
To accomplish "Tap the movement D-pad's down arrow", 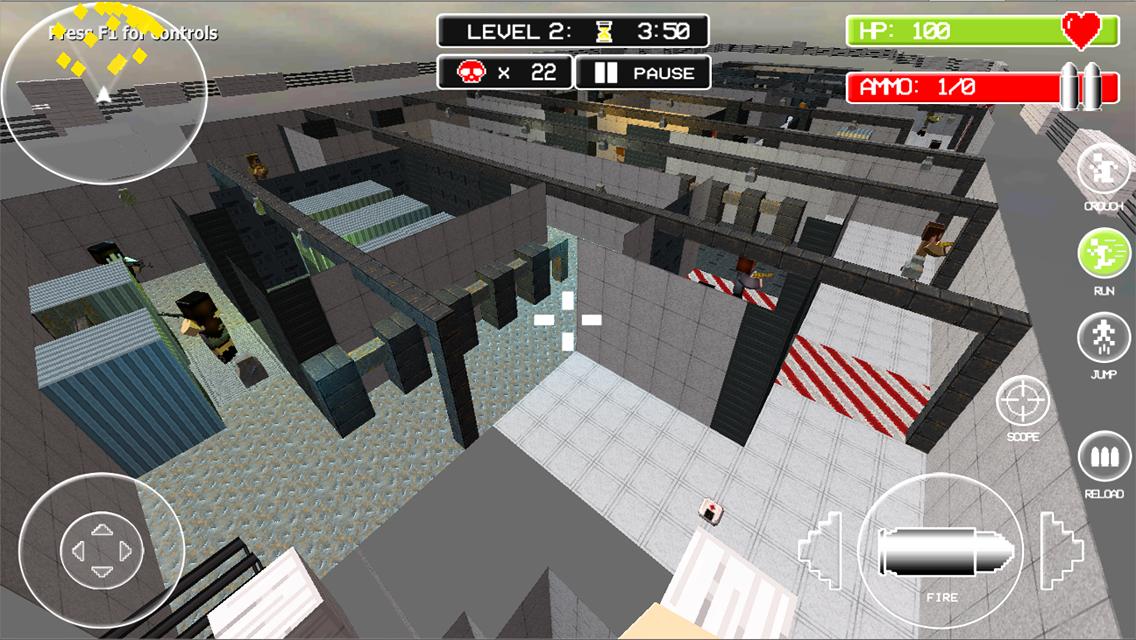I will point(101,573).
